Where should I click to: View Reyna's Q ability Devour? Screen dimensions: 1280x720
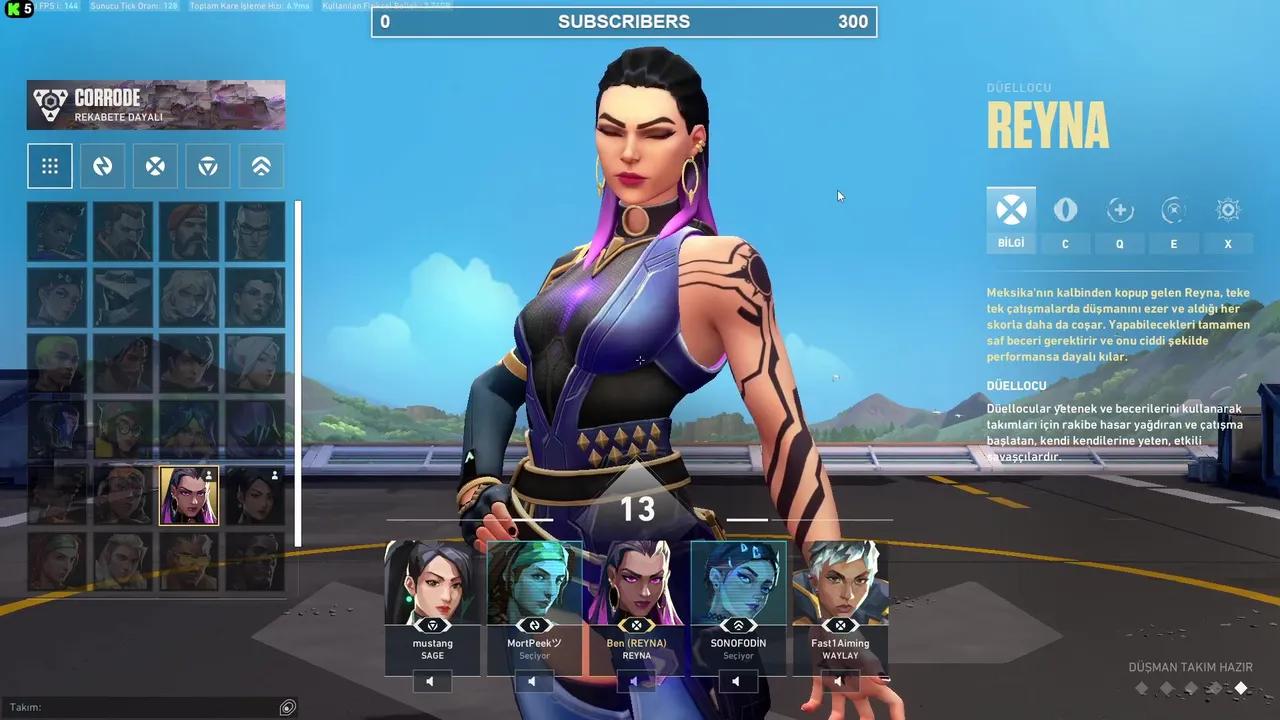[1119, 210]
